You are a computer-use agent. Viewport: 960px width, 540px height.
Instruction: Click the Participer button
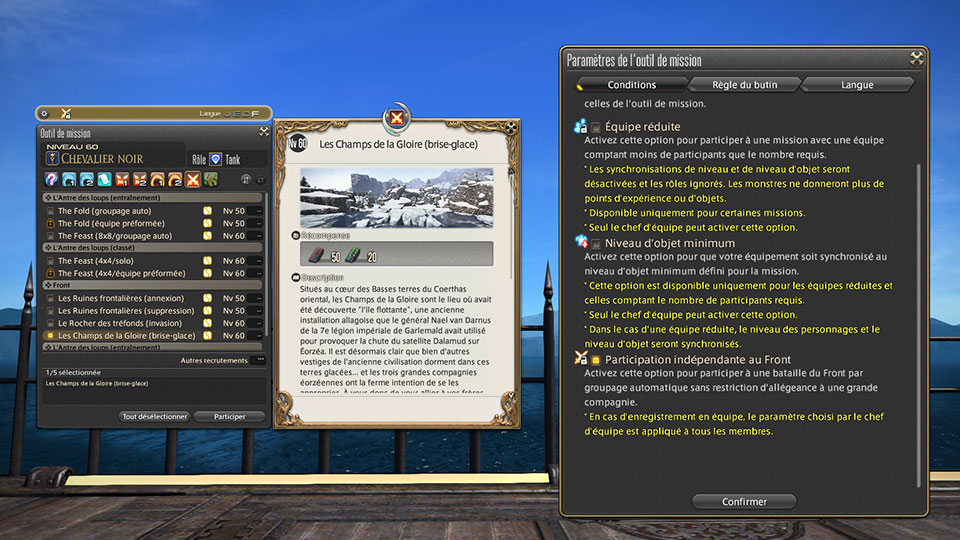point(229,416)
